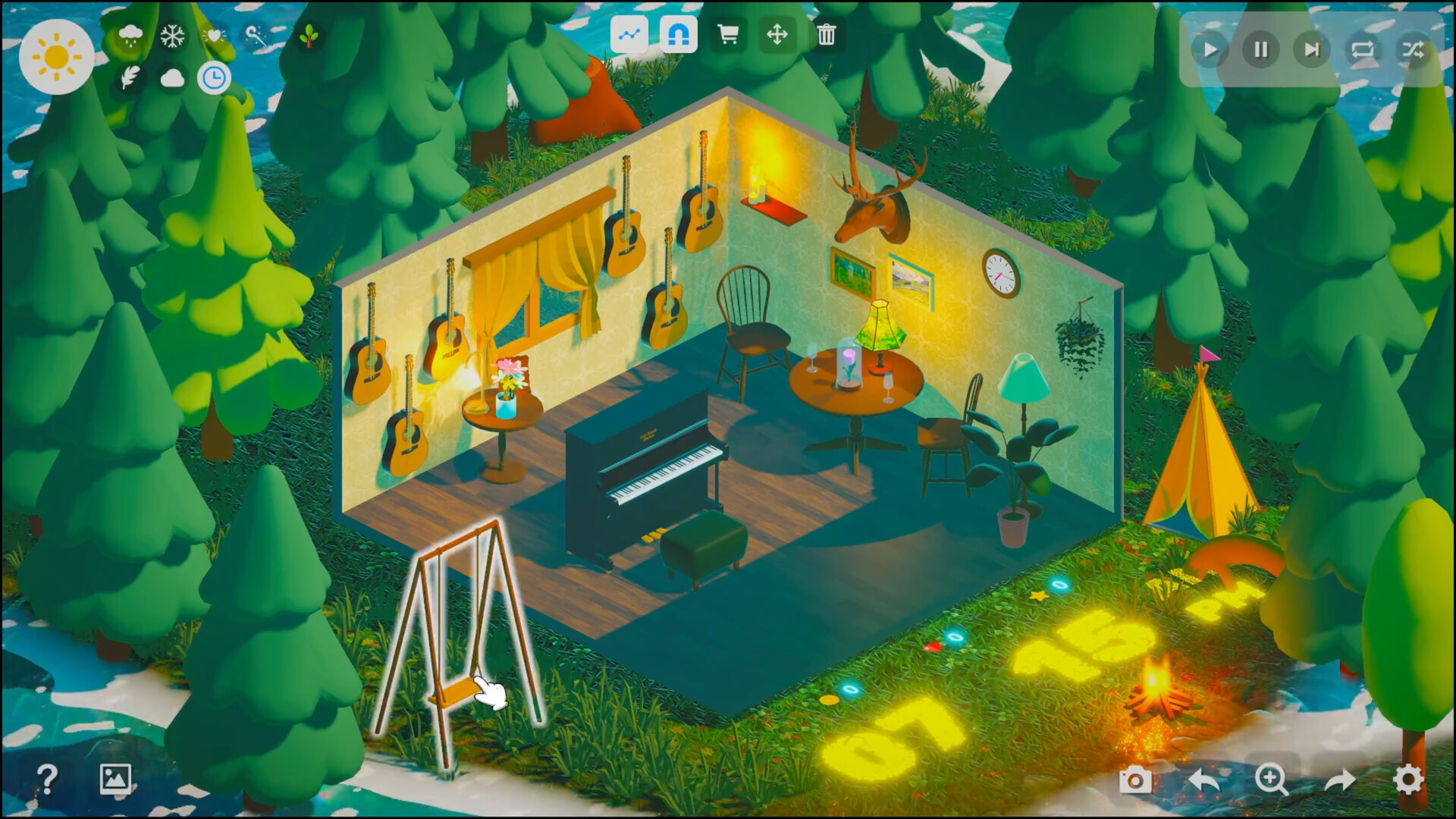Toggle the magnet snapping mode
This screenshot has height=819, width=1456.
click(678, 33)
